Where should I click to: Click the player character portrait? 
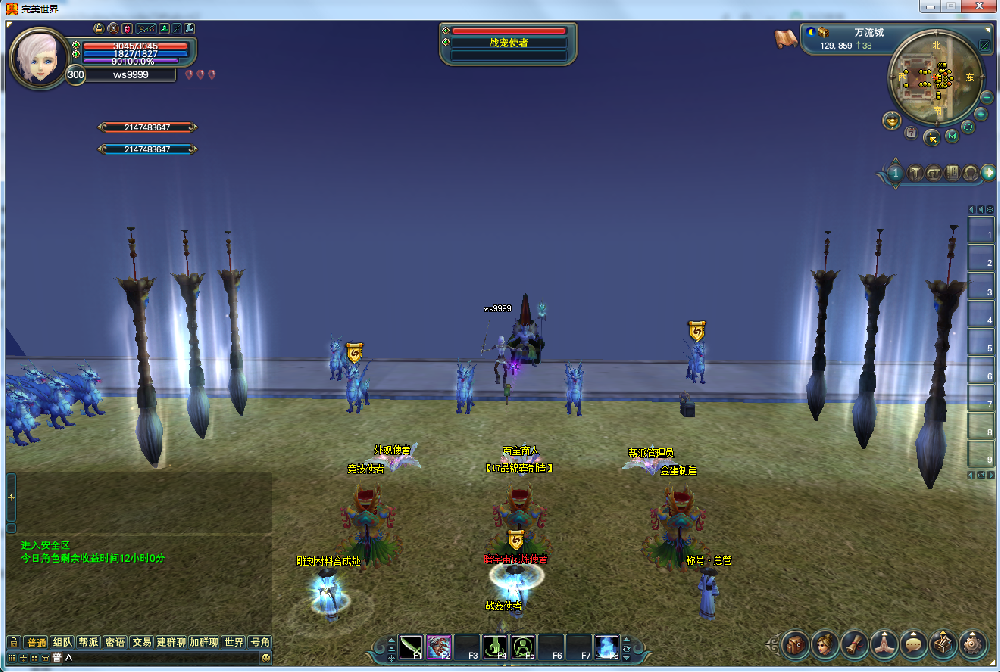[x=39, y=57]
